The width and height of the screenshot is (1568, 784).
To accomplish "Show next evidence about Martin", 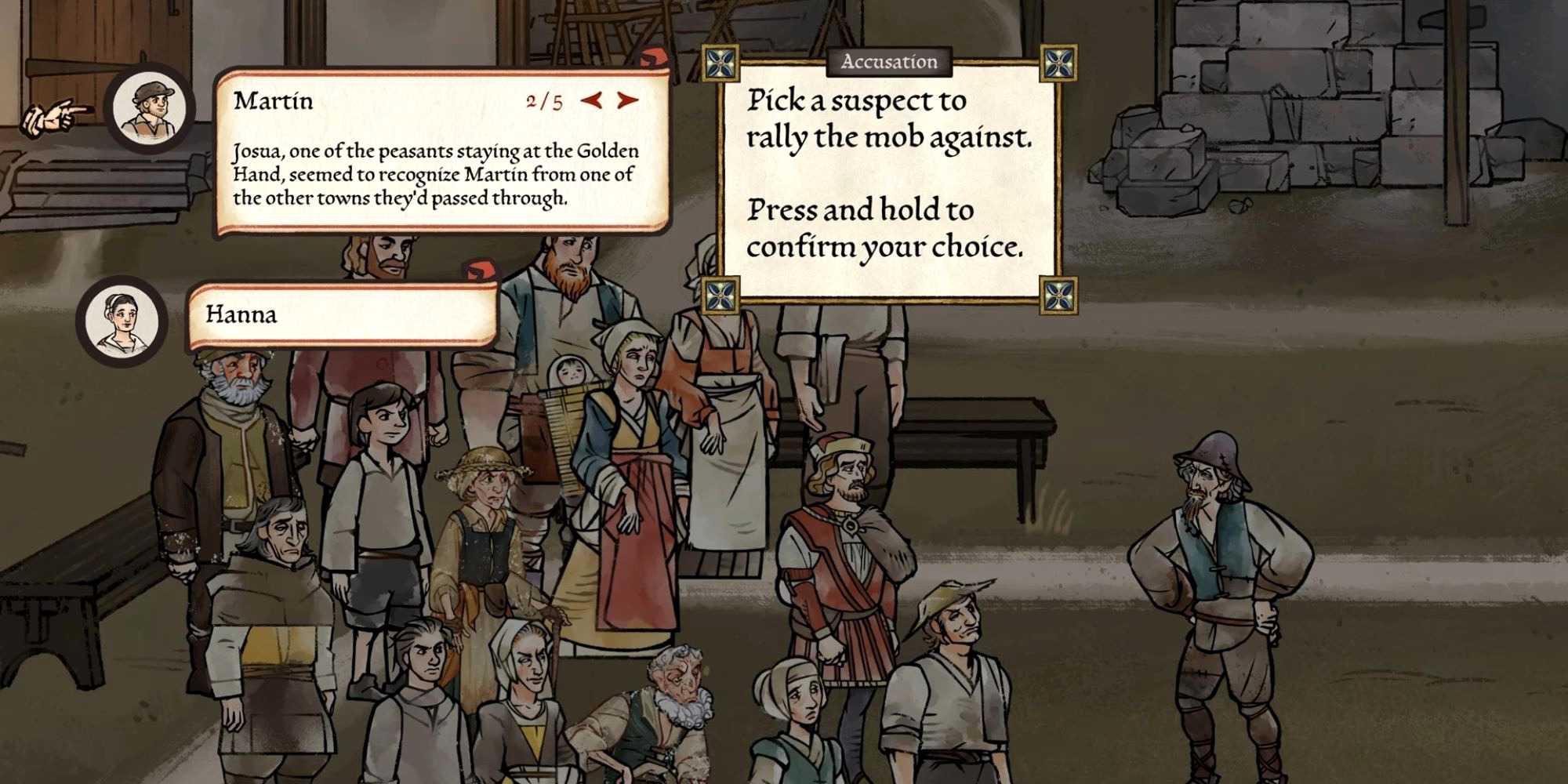I will pyautogui.click(x=628, y=100).
